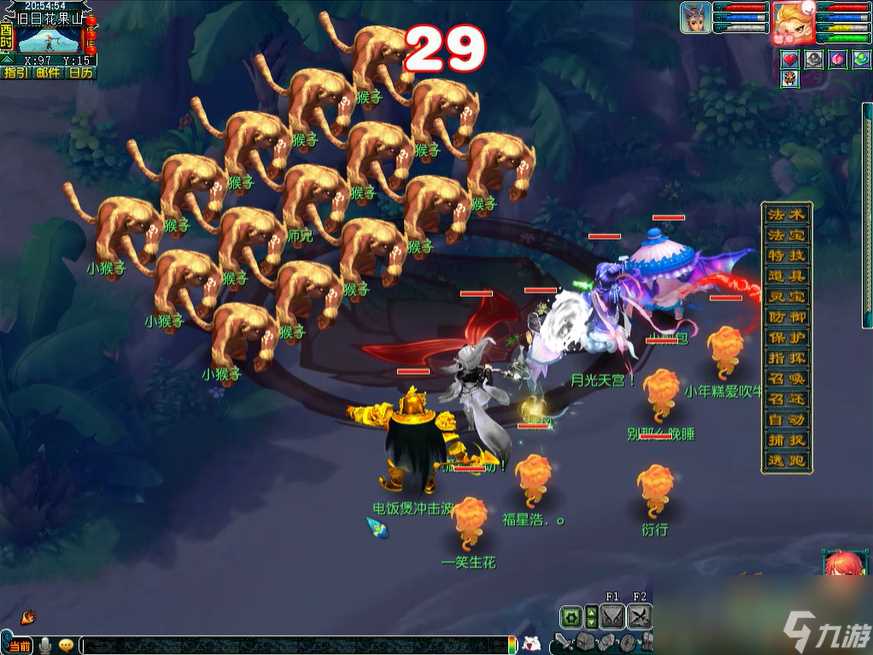Image resolution: width=873 pixels, height=655 pixels.
Task: Open the 法术 spell command
Action: point(786,214)
